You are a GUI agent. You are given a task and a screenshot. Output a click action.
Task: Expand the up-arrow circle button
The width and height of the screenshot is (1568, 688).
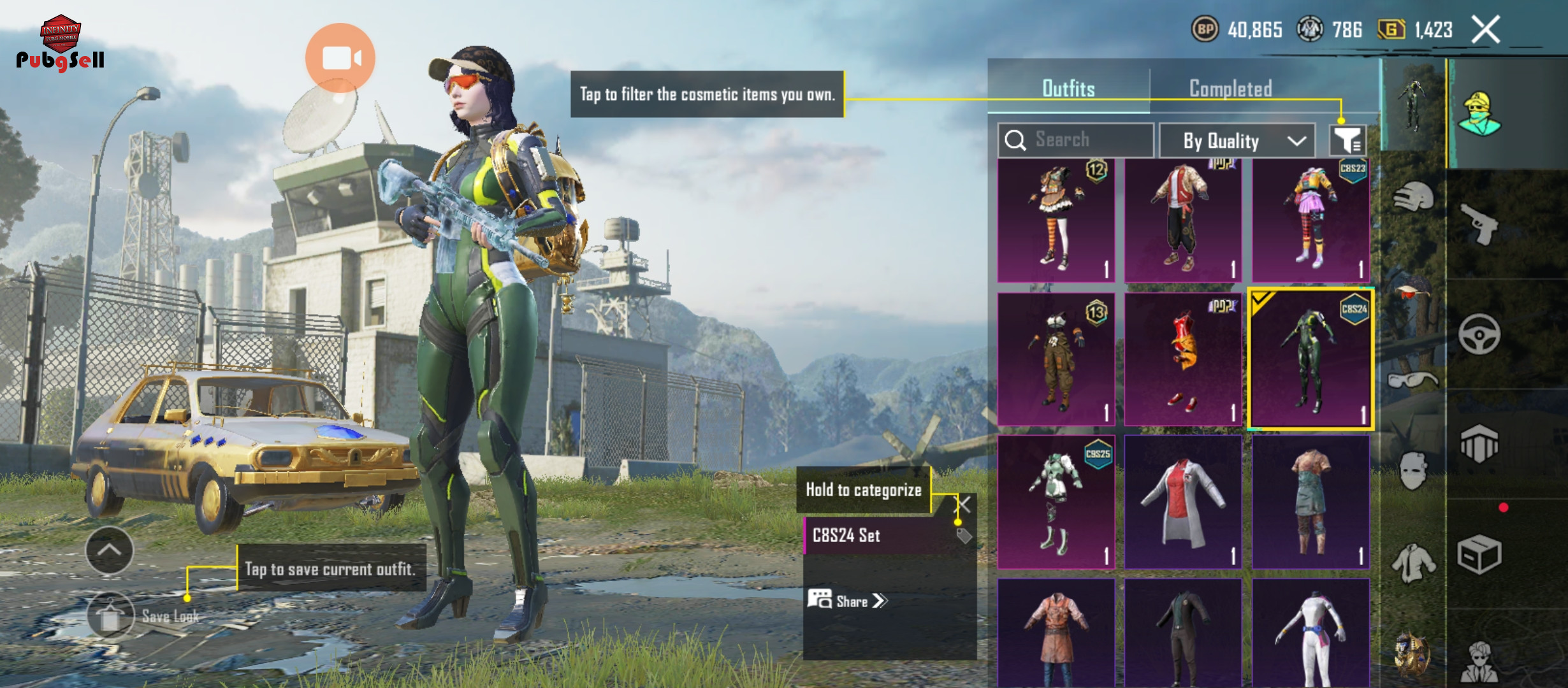pos(110,550)
